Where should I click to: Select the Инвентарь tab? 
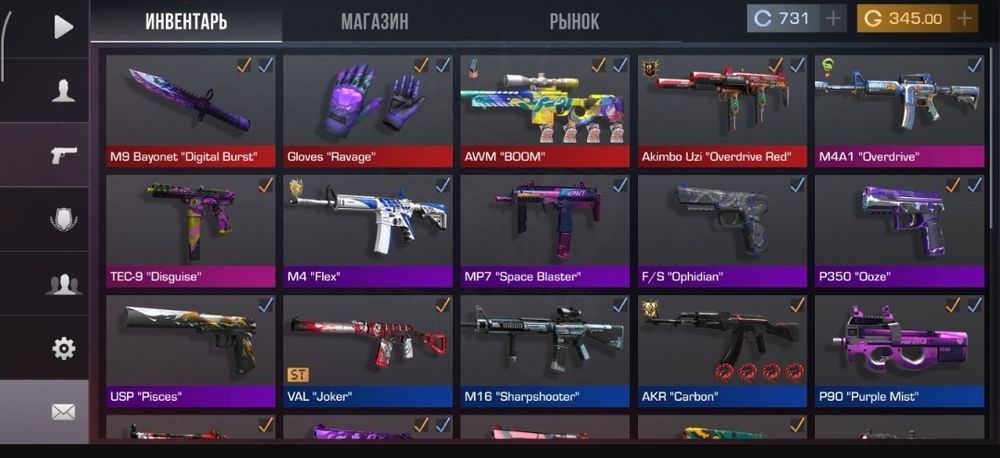(x=186, y=21)
